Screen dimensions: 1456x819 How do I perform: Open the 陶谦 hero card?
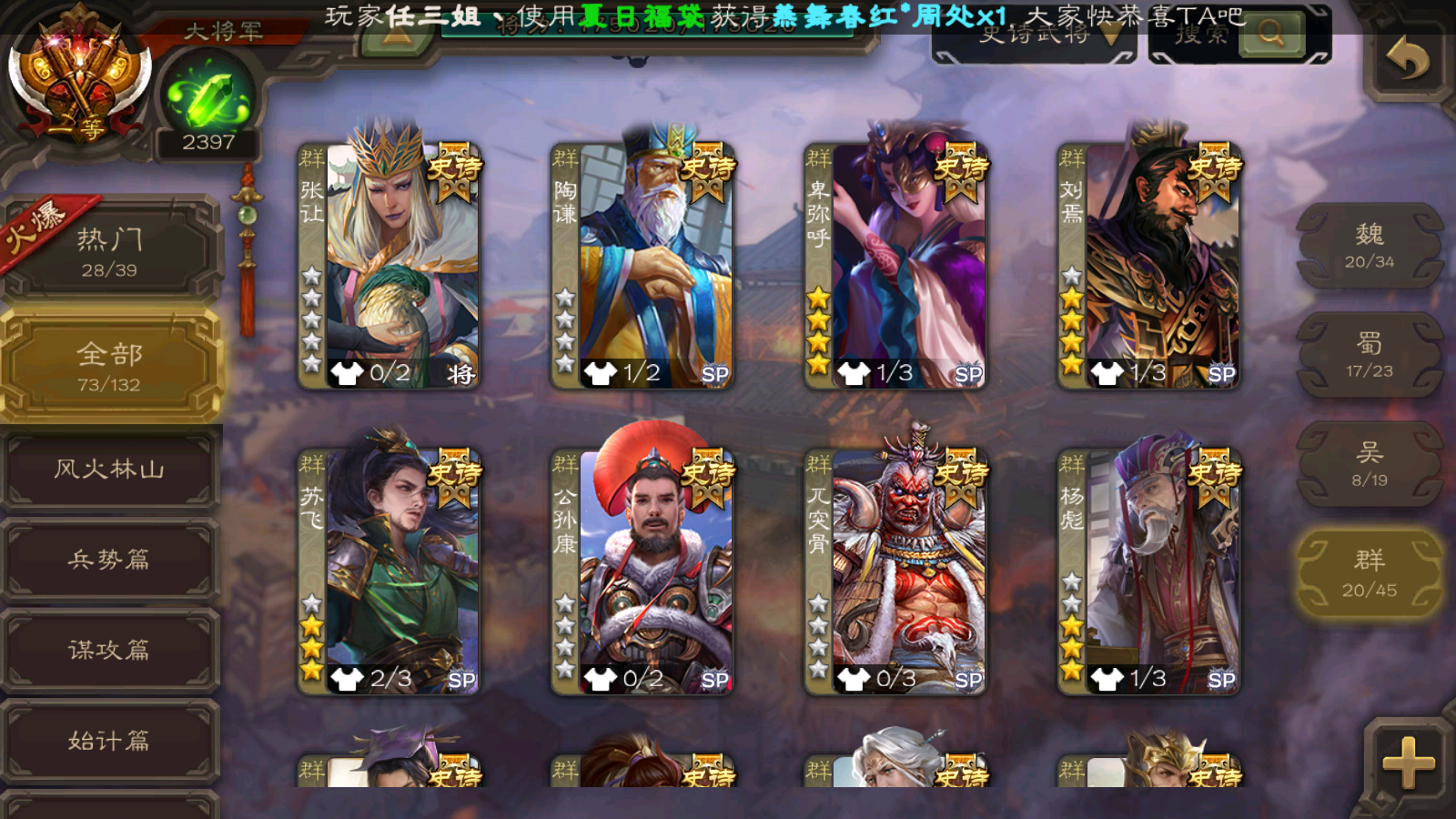pos(642,266)
